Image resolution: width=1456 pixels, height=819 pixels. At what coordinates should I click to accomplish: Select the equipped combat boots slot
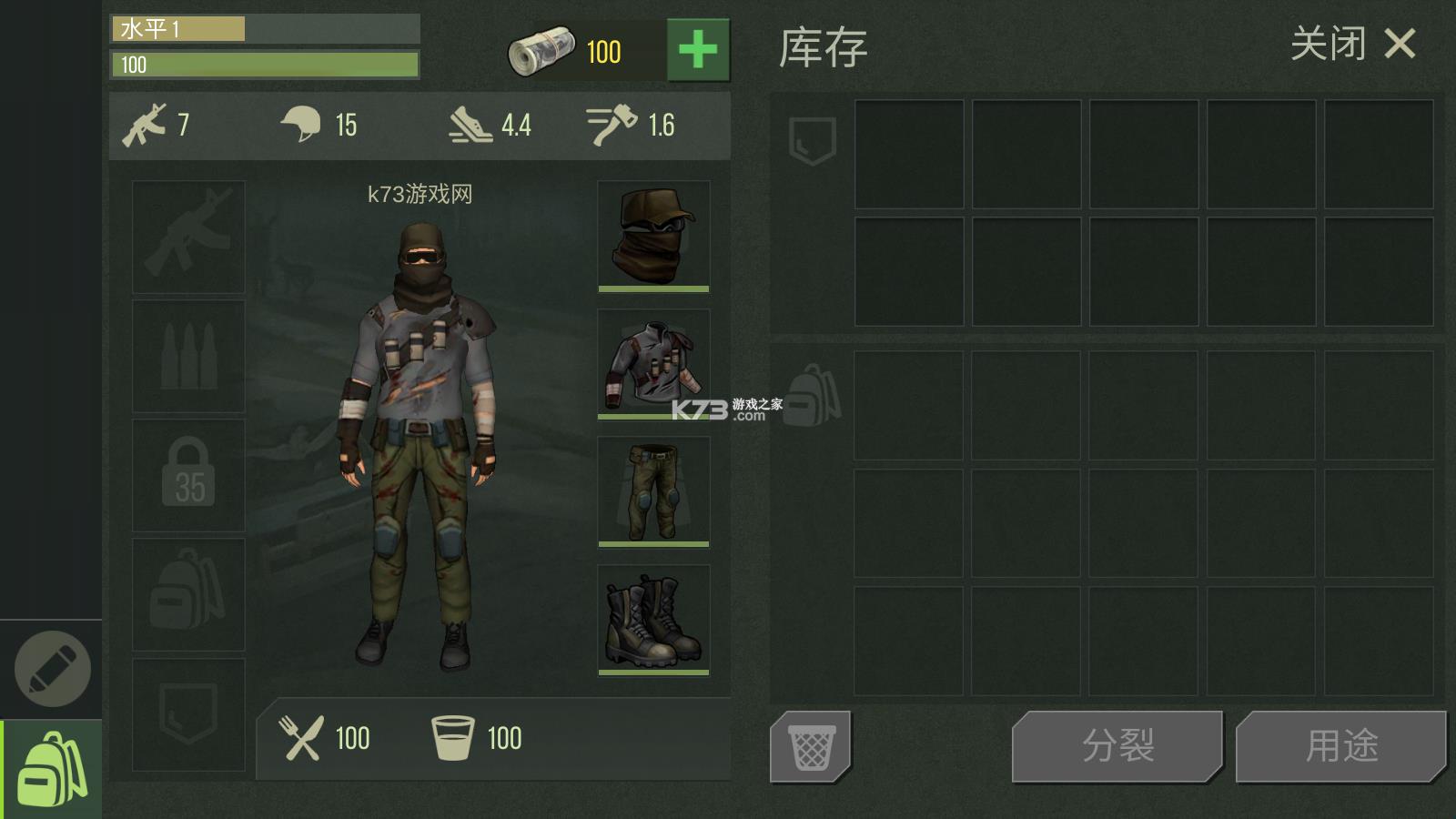[652, 619]
